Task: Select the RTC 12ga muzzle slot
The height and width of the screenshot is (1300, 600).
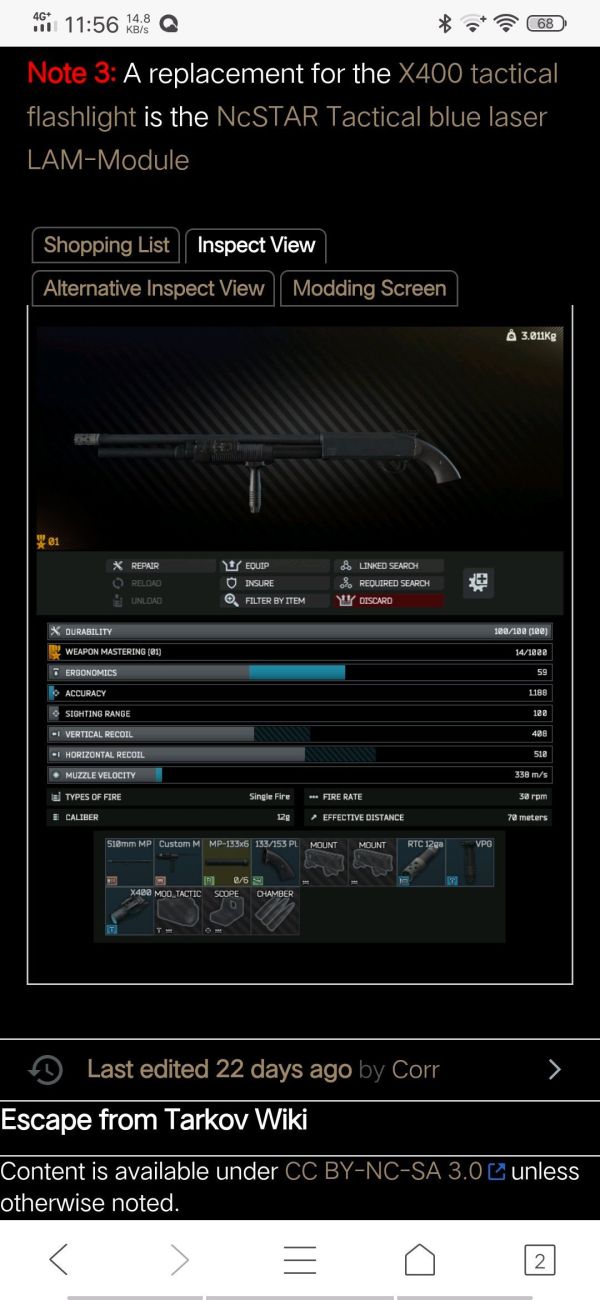Action: (423, 863)
